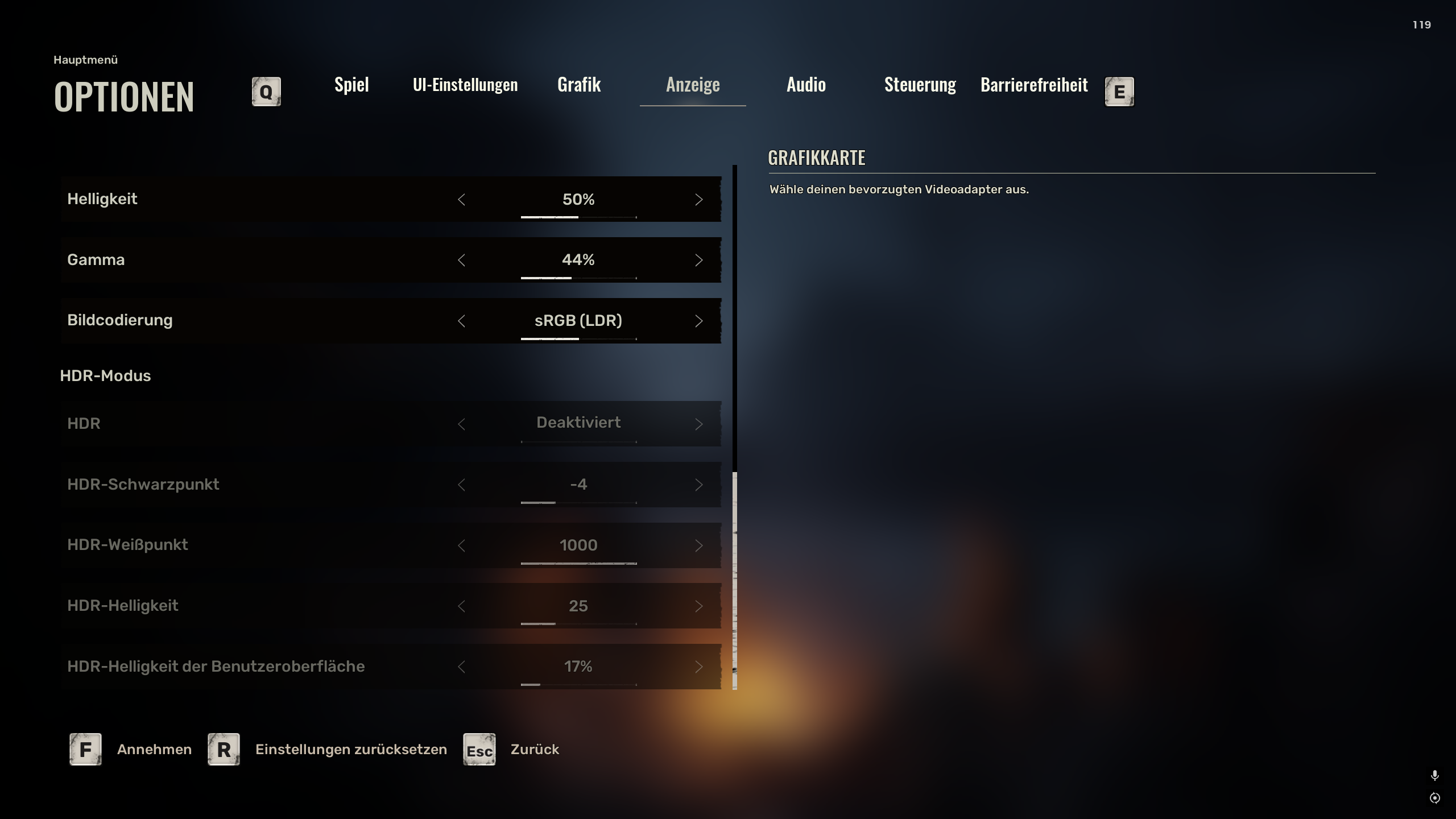The width and height of the screenshot is (1456, 819).
Task: Increase Helligkeit with the right arrow
Action: pyautogui.click(x=698, y=200)
